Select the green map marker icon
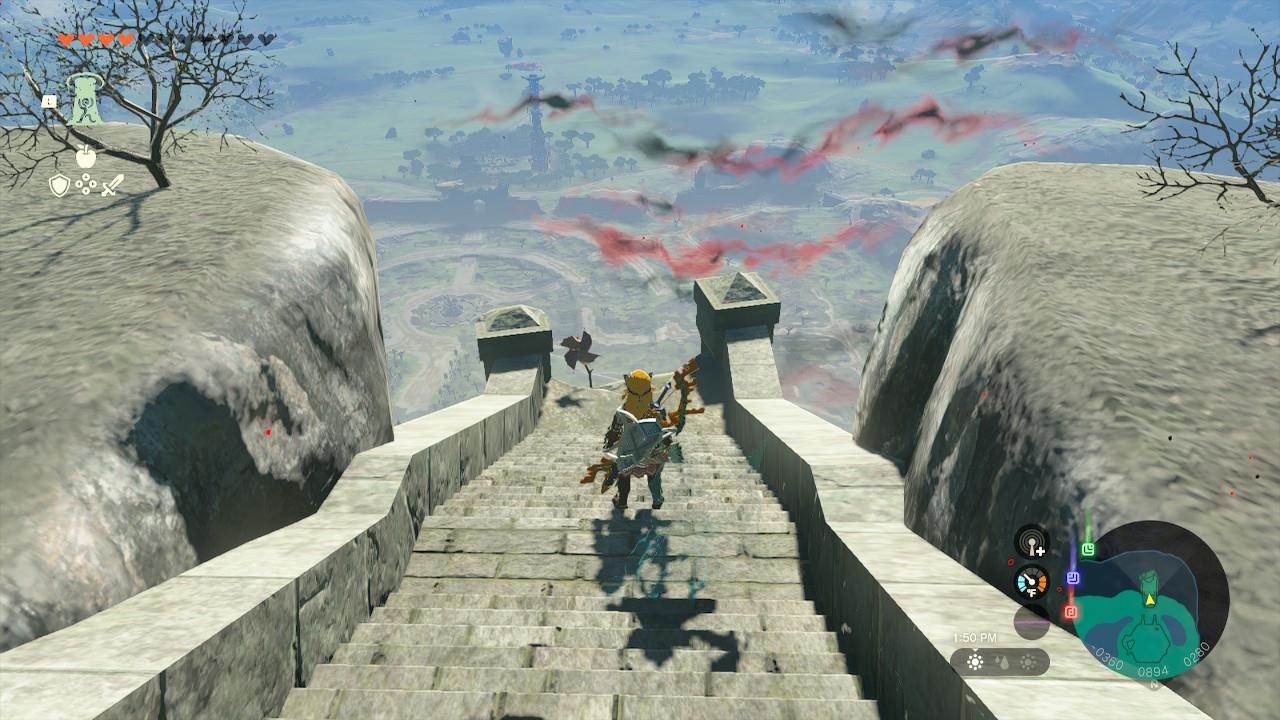 [x=1088, y=549]
